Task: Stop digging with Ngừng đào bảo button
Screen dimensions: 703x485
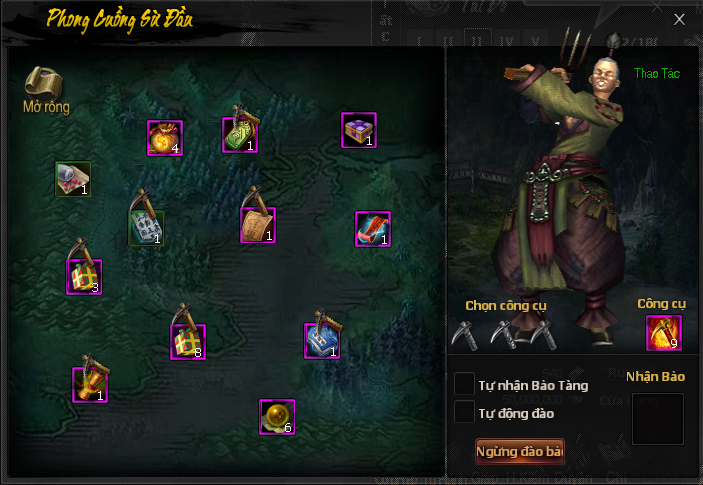Action: click(x=519, y=452)
